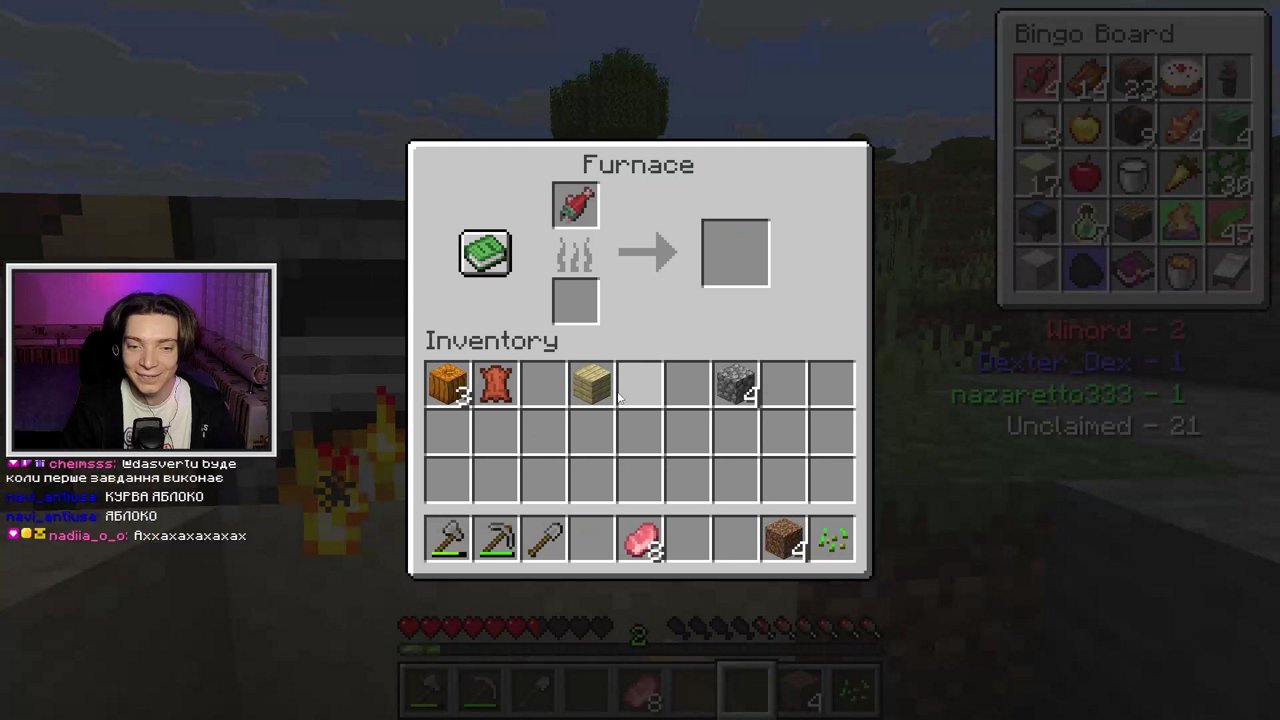The image size is (1280, 720).
Task: Click the furnace output slot
Action: pyautogui.click(x=735, y=252)
